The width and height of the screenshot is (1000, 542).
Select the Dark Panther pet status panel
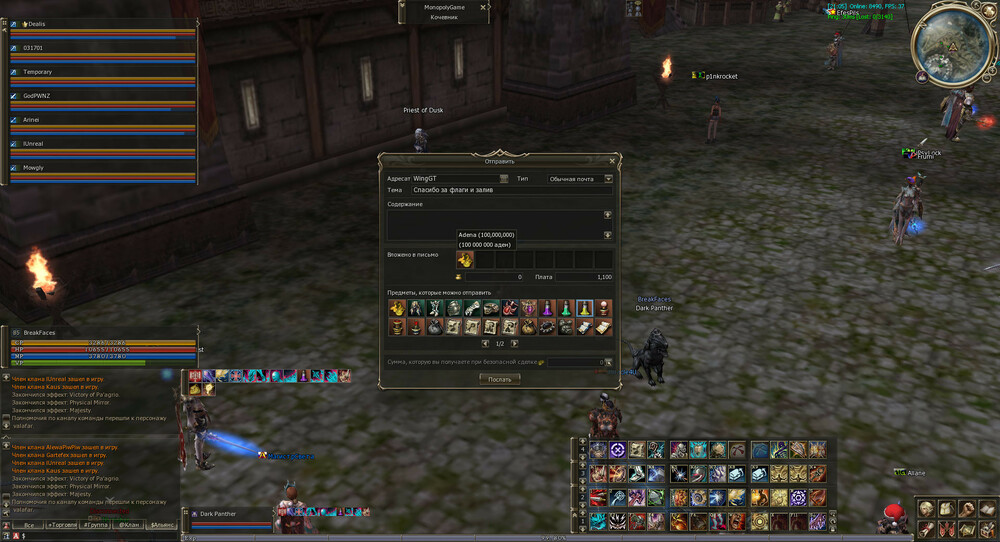(230, 516)
